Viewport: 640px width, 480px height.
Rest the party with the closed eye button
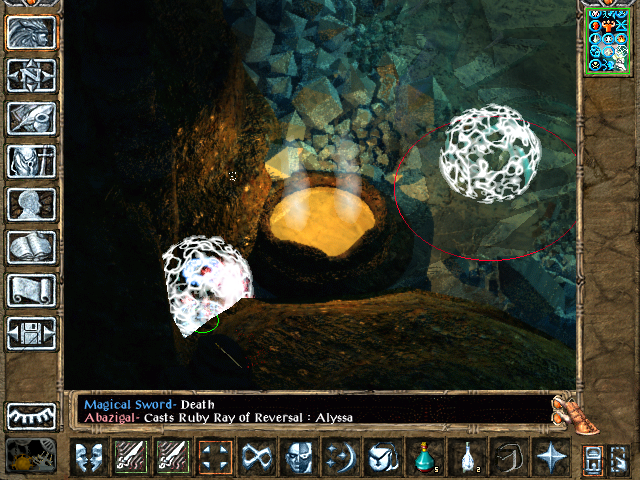32,415
